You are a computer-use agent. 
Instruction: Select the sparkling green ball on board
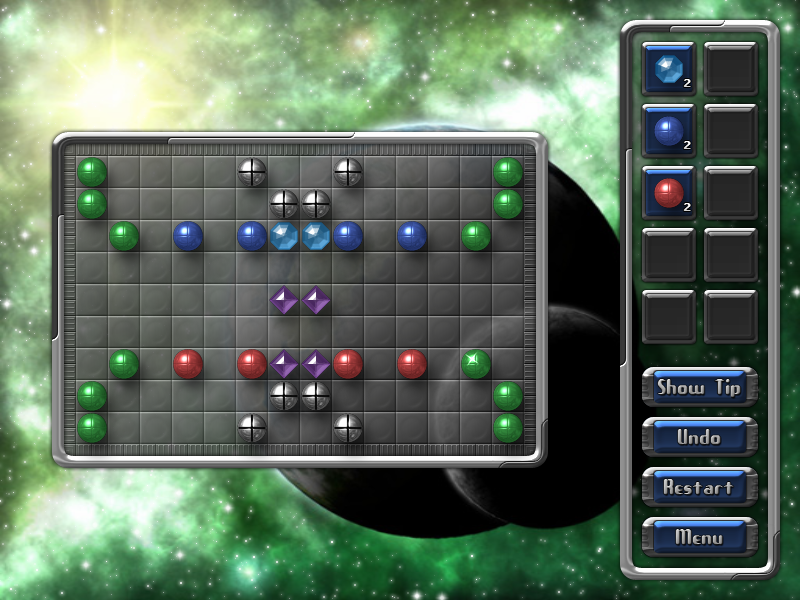[476, 363]
